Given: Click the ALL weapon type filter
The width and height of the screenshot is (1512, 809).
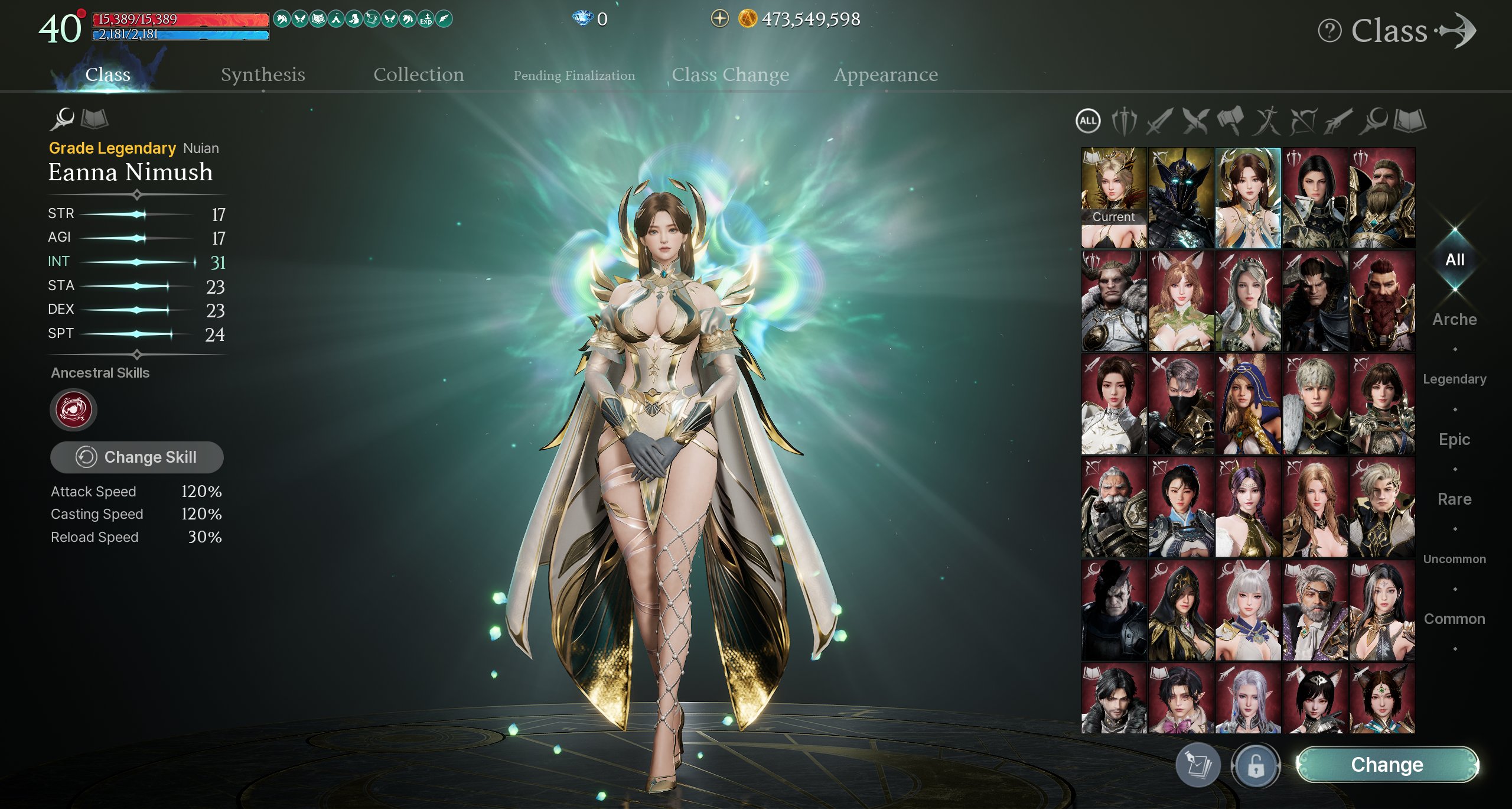Looking at the screenshot, I should [1088, 121].
